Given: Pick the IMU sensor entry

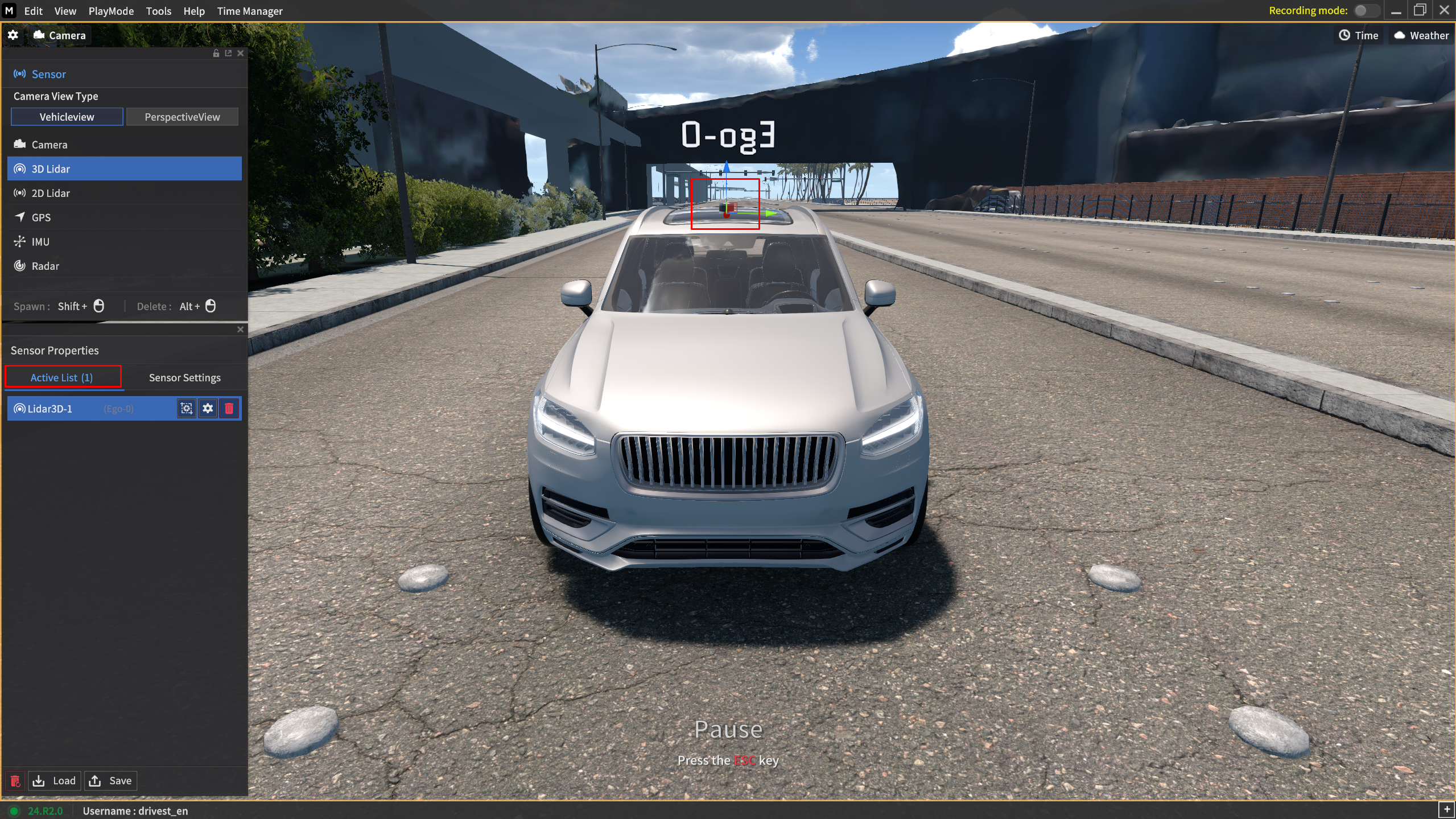Looking at the screenshot, I should [40, 242].
